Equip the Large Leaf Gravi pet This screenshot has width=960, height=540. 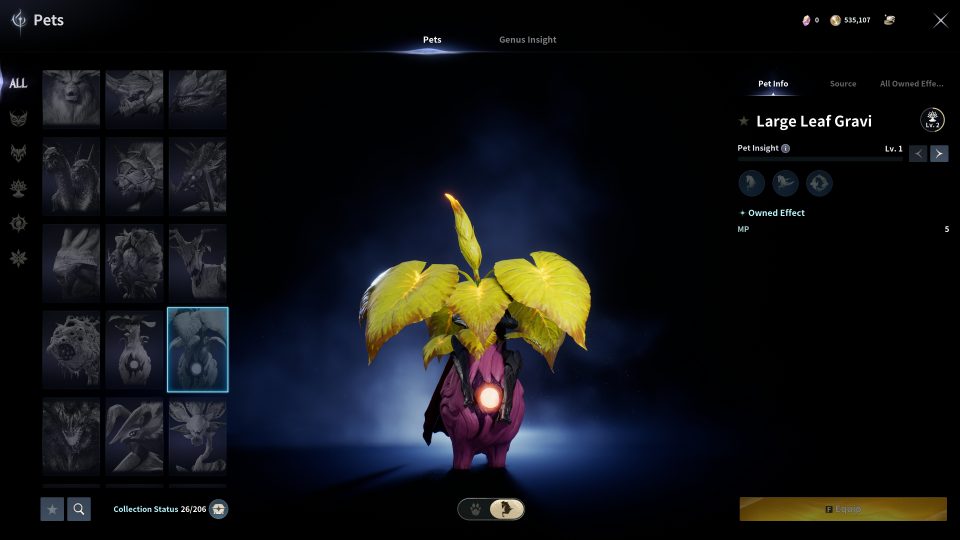click(843, 509)
